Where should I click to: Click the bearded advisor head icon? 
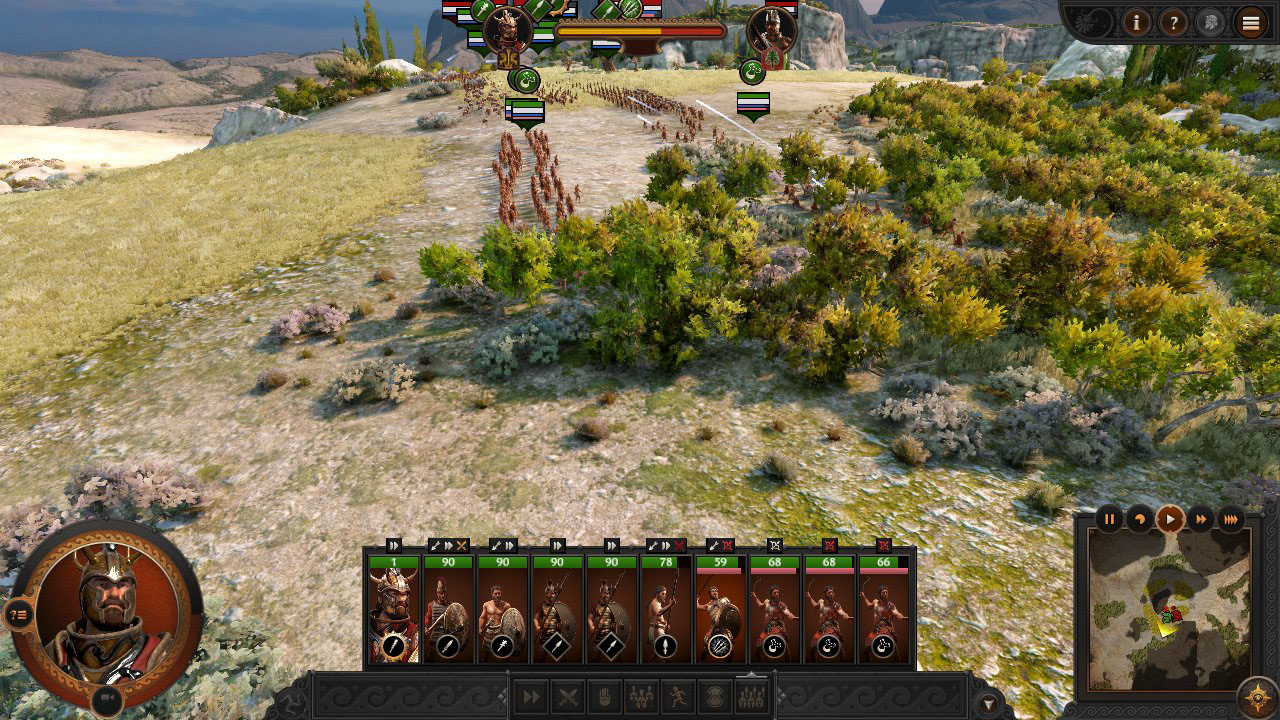(1210, 22)
